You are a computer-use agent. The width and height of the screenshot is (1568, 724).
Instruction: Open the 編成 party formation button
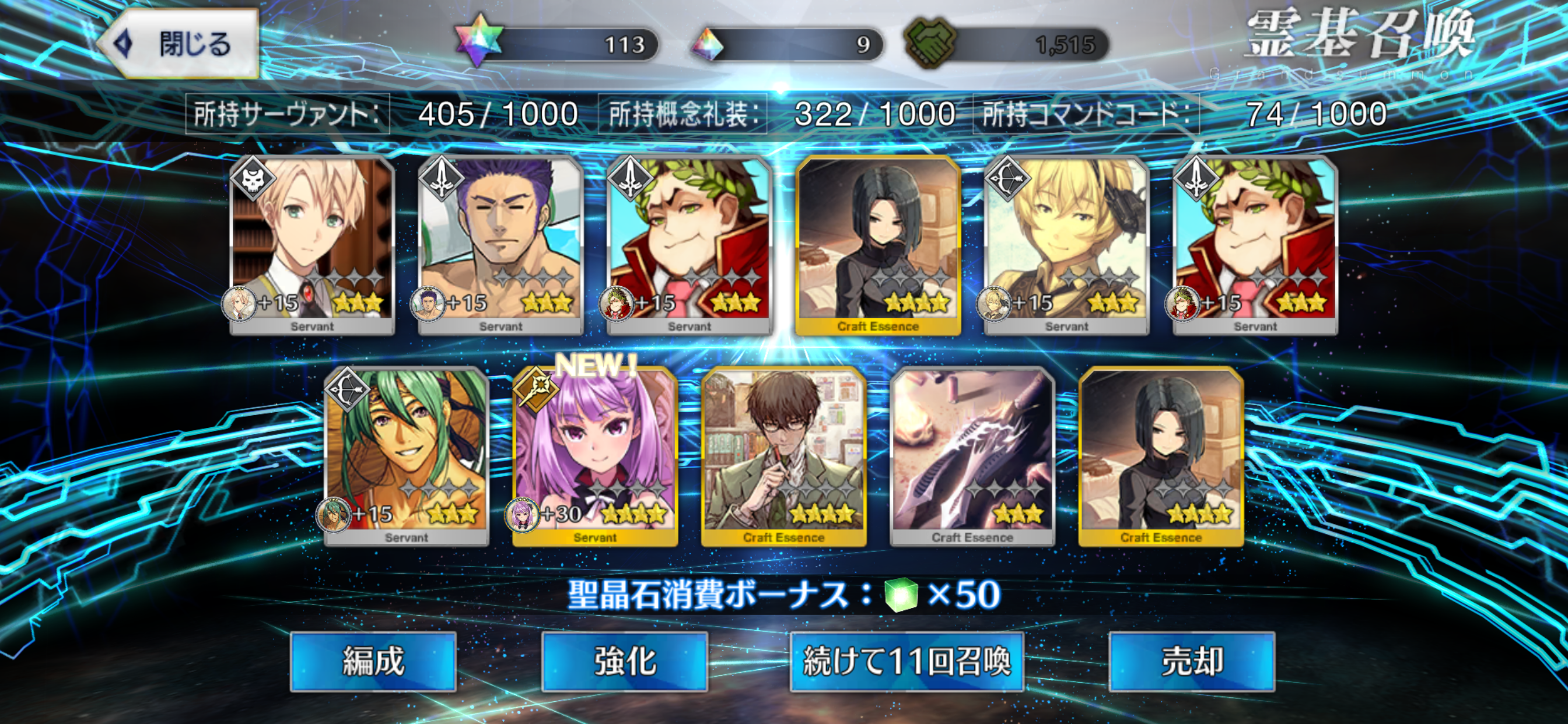tap(373, 661)
